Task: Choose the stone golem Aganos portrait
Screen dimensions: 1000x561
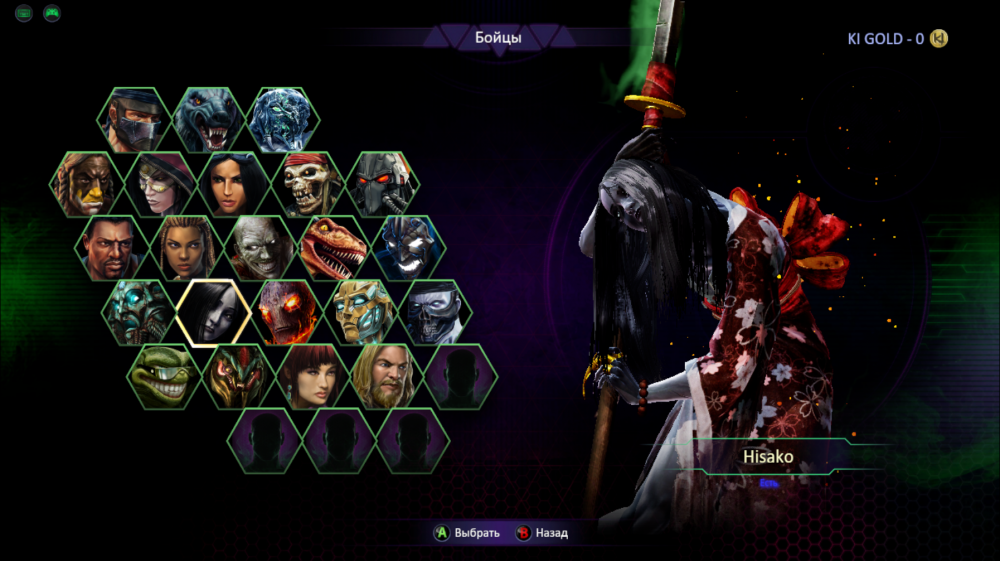Action: (x=139, y=312)
